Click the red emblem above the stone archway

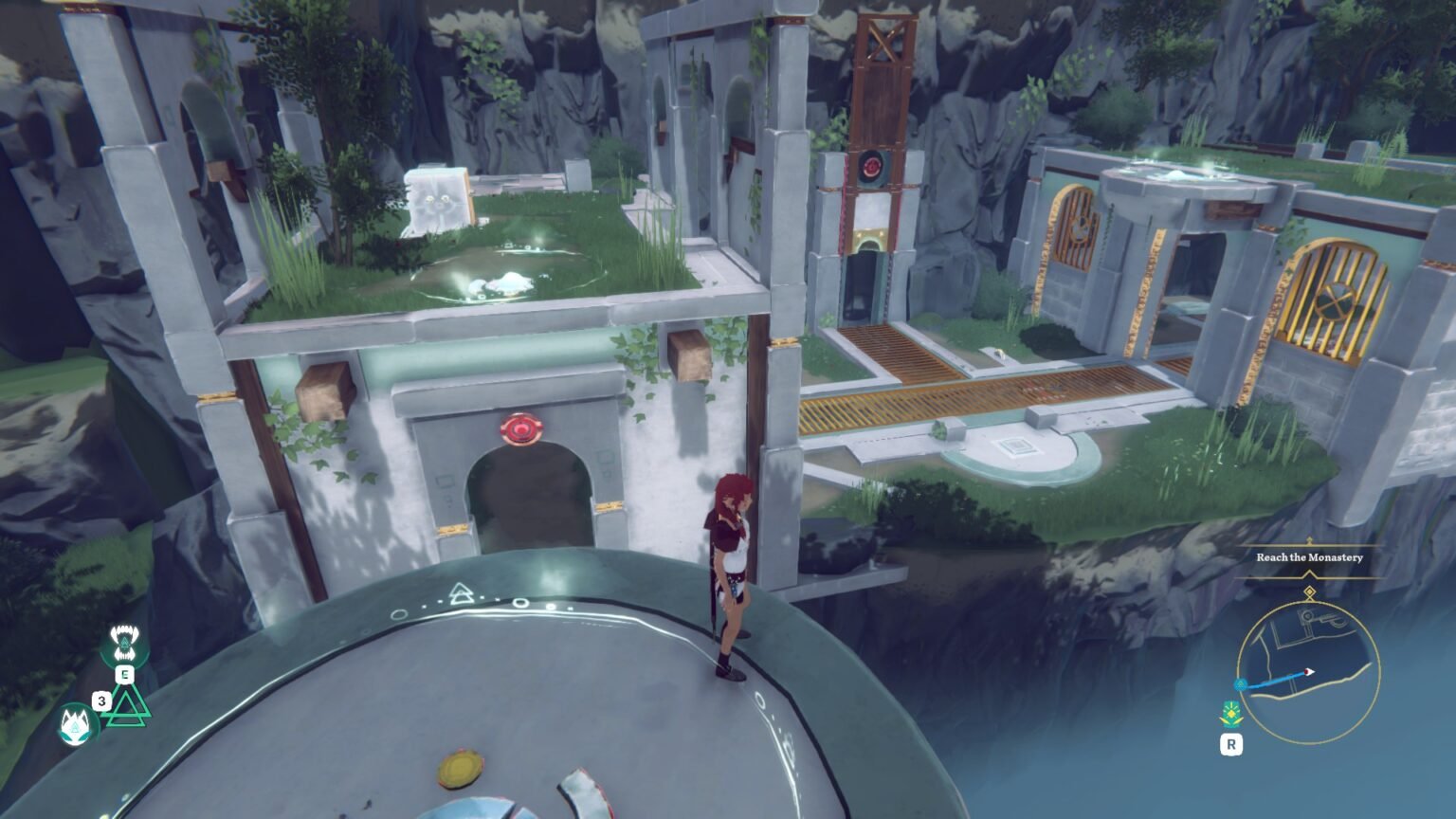[522, 431]
